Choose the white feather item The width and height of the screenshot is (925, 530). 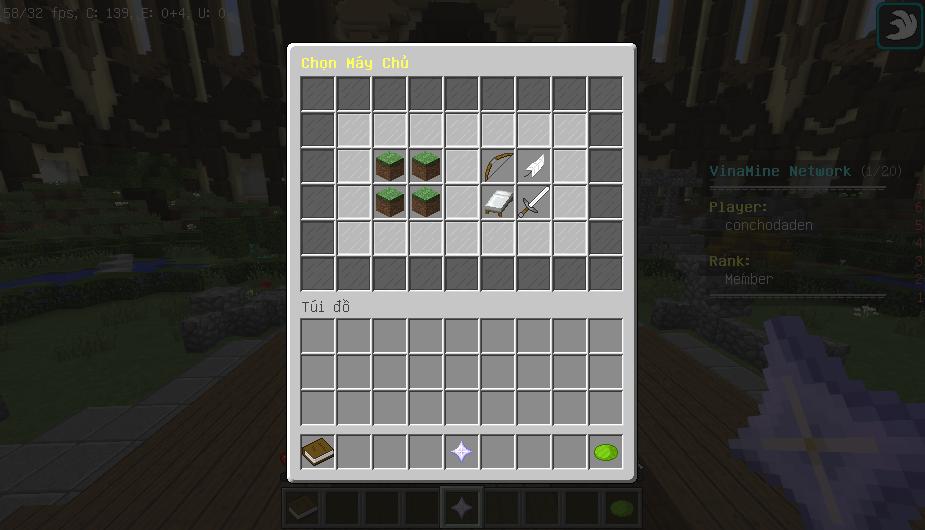coord(533,166)
